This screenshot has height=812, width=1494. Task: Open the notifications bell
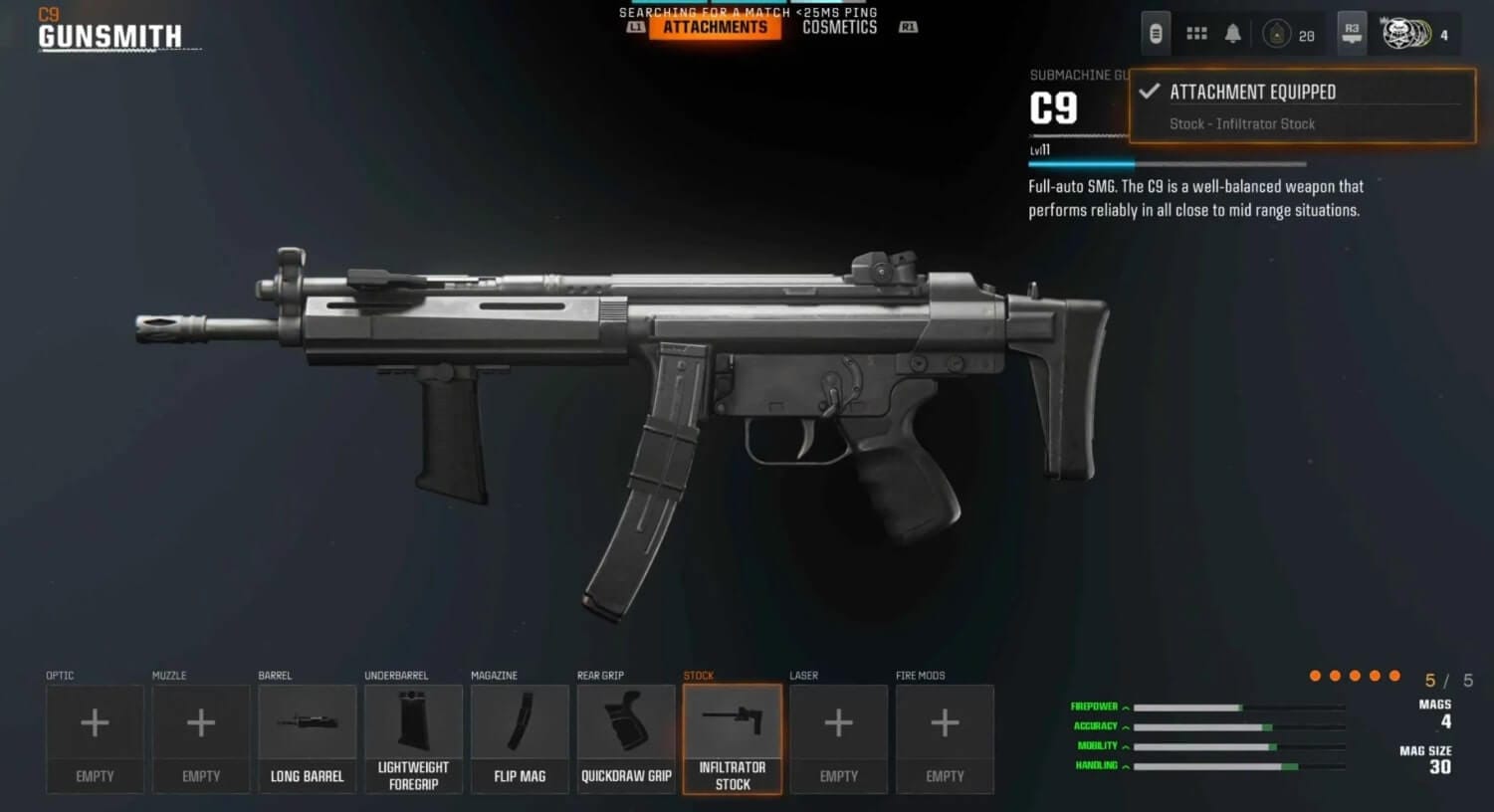[1232, 34]
